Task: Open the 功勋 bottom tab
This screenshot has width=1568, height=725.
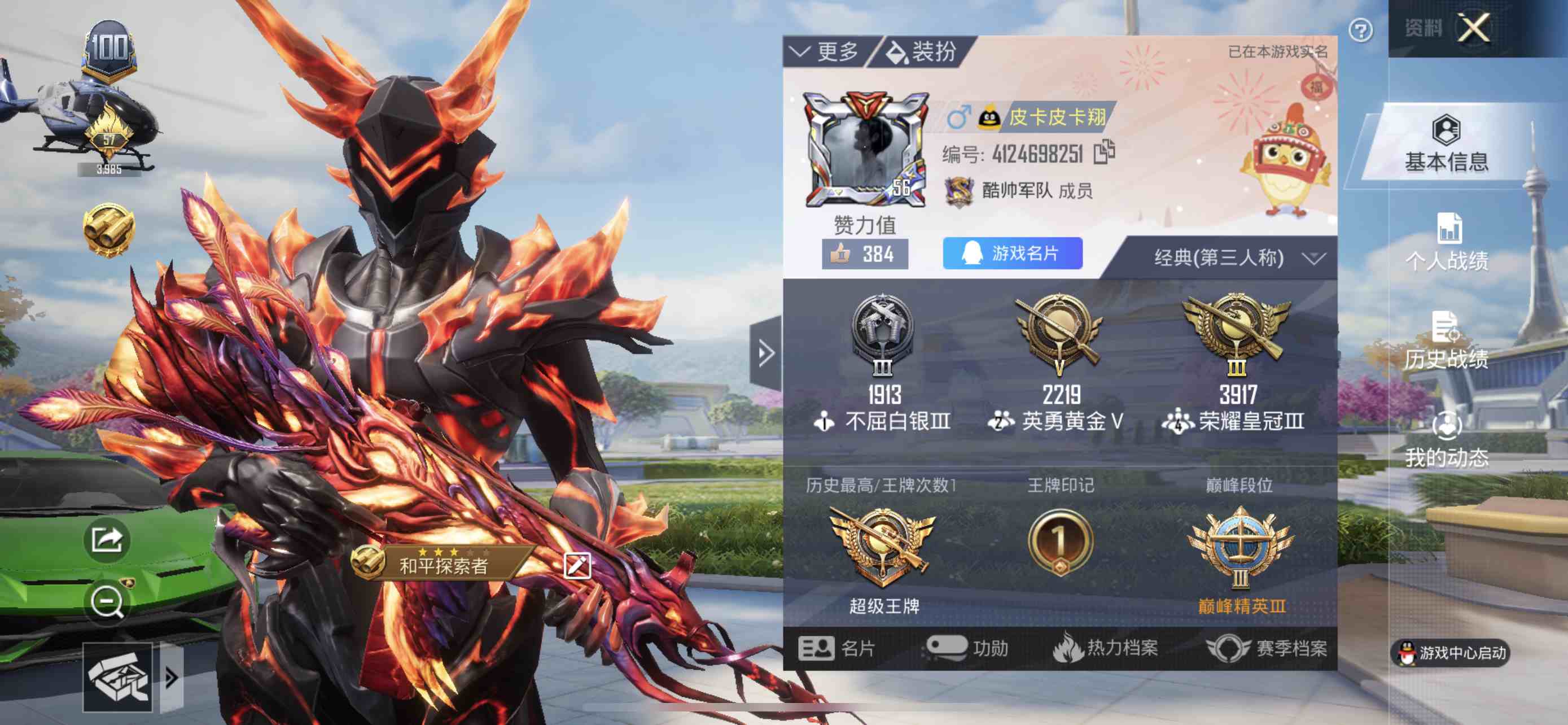Action: click(967, 648)
